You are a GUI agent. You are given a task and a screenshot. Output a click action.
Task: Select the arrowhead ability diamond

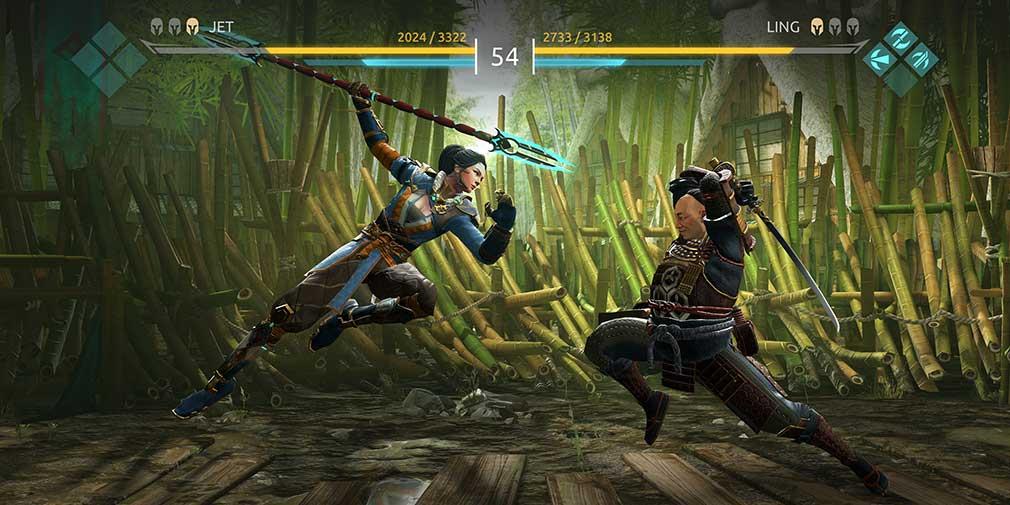880,59
